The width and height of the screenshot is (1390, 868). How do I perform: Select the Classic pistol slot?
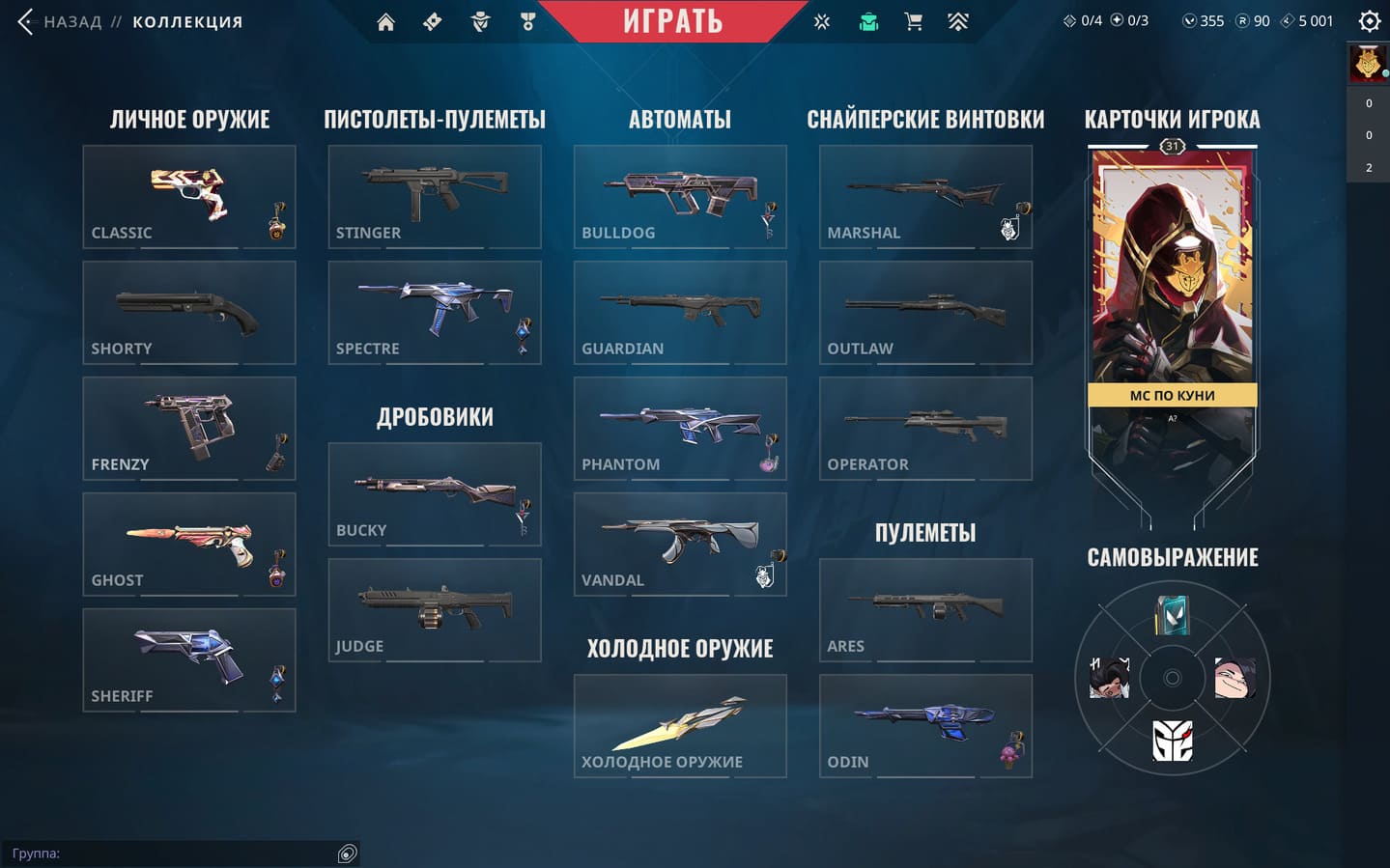188,197
